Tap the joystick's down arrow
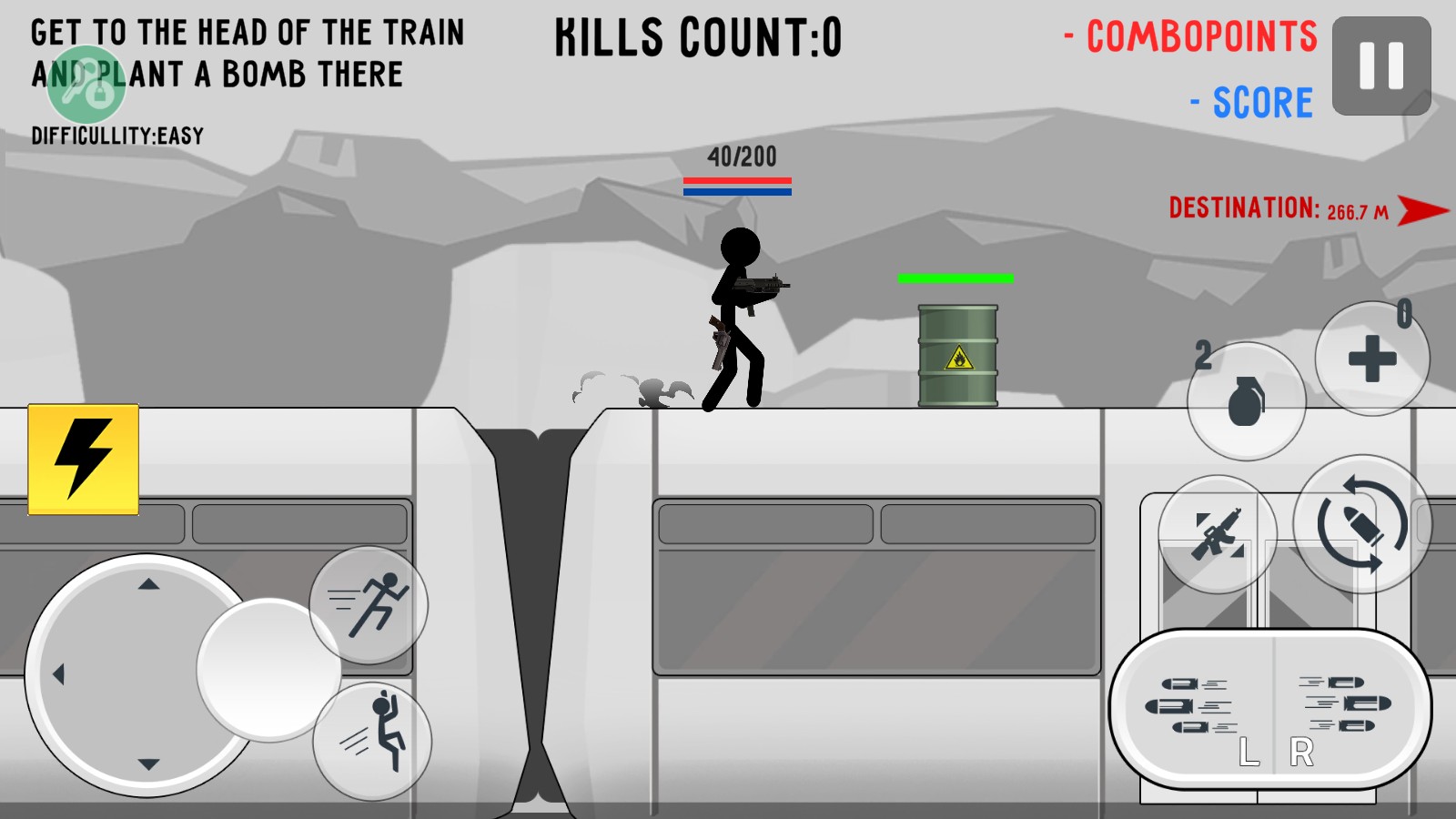This screenshot has height=819, width=1456. (x=149, y=764)
